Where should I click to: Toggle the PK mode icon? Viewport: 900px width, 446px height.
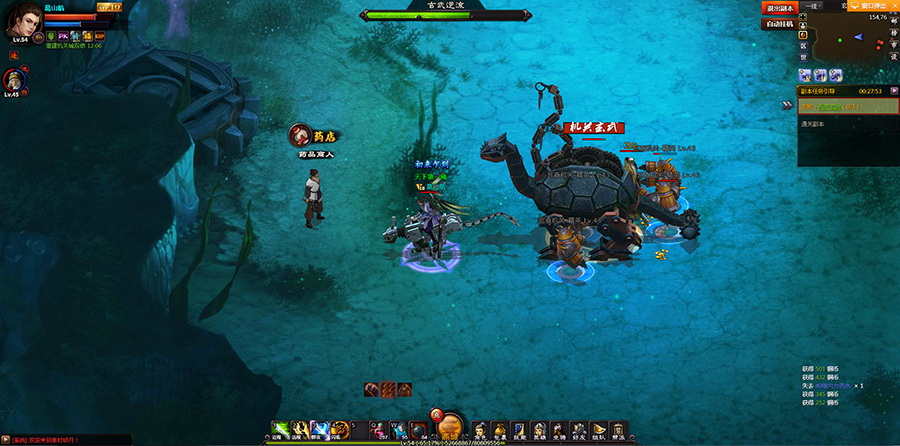click(64, 36)
